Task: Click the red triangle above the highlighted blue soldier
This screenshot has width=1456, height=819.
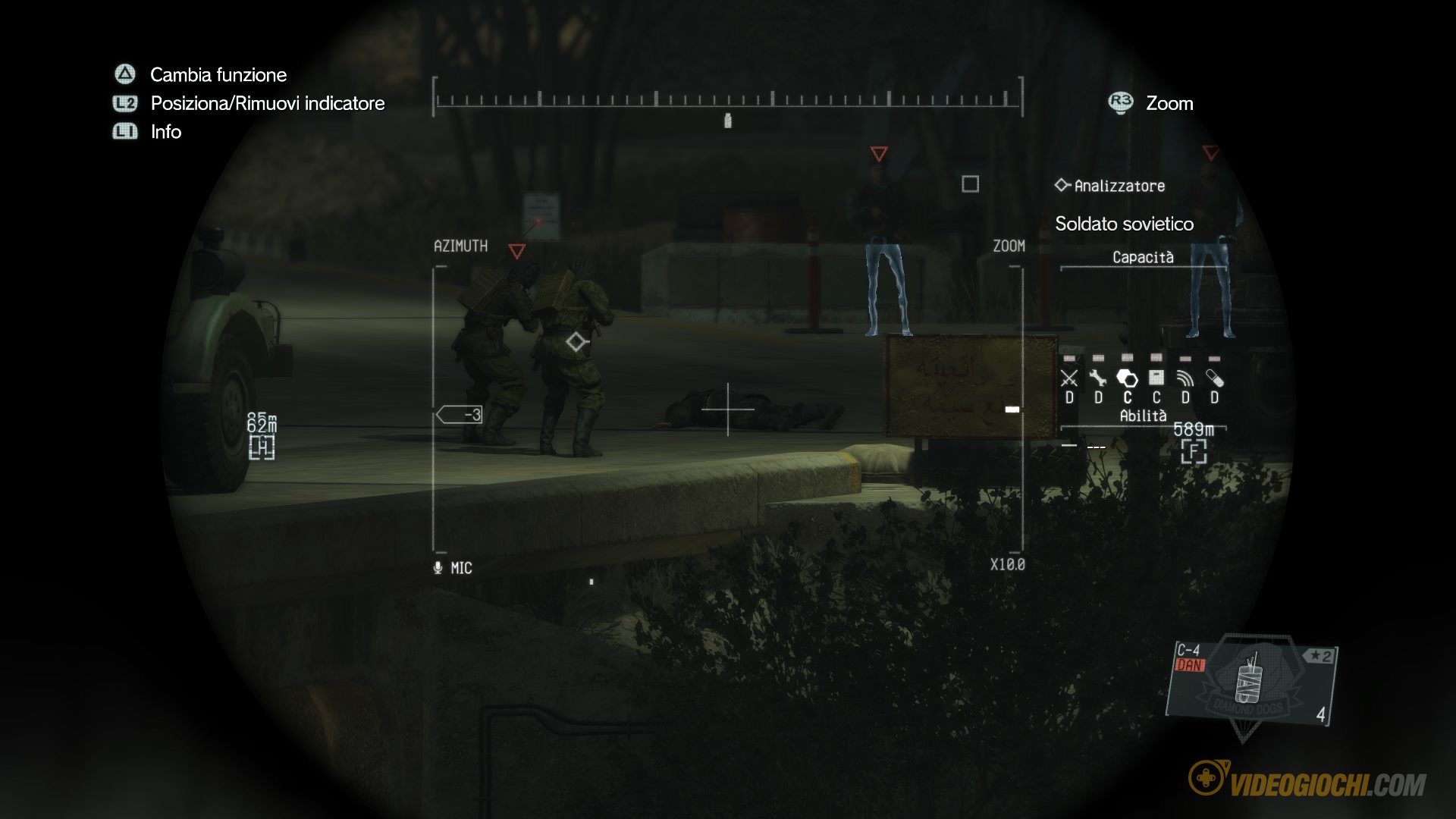Action: point(879,154)
